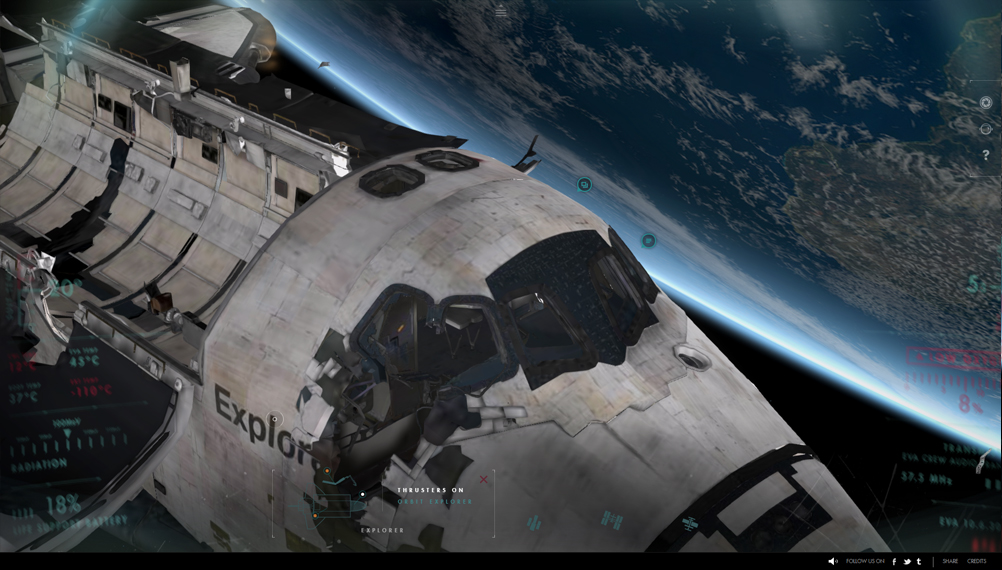Open the question mark help icon
The height and width of the screenshot is (570, 1002).
986,154
